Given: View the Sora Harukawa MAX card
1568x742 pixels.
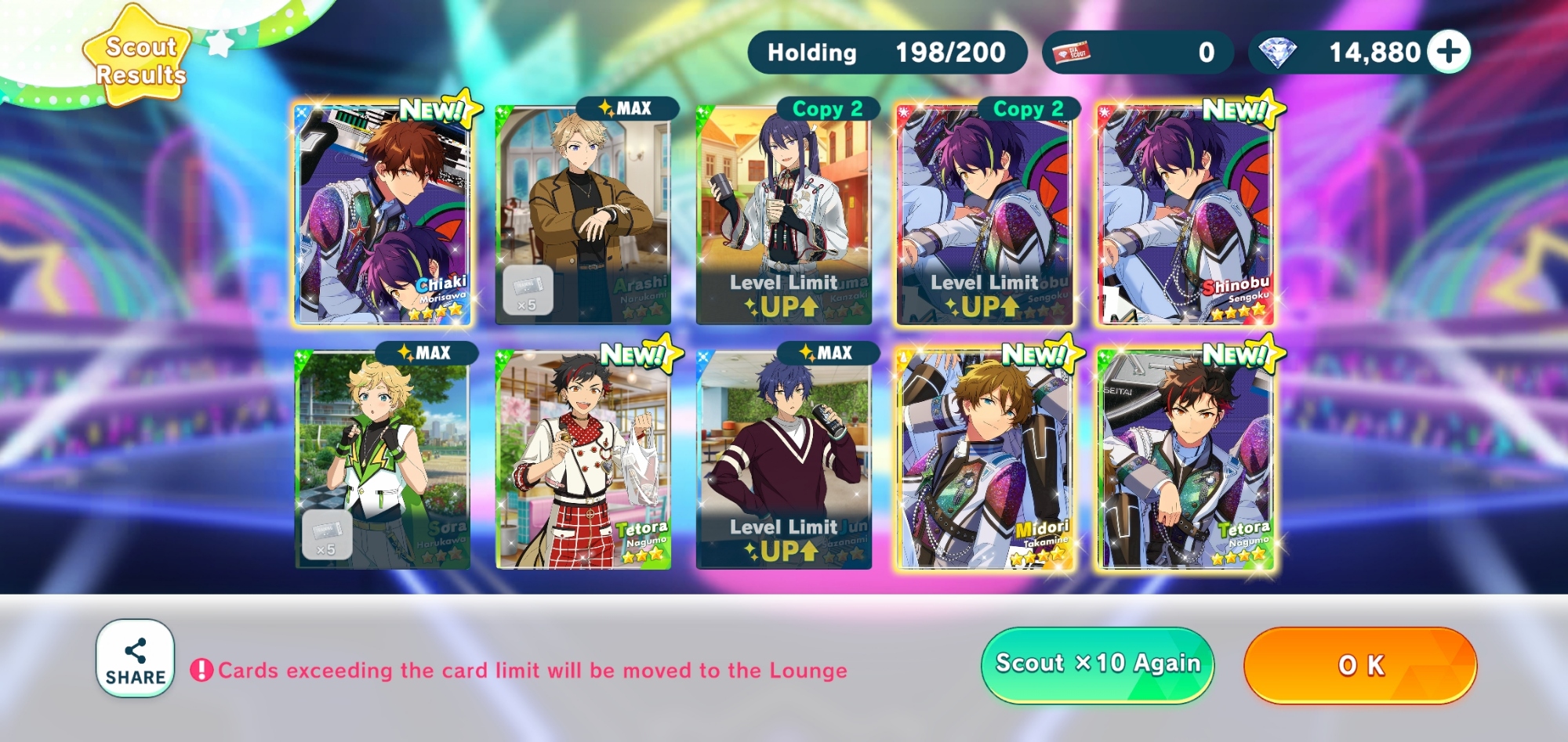Looking at the screenshot, I should coord(383,459).
